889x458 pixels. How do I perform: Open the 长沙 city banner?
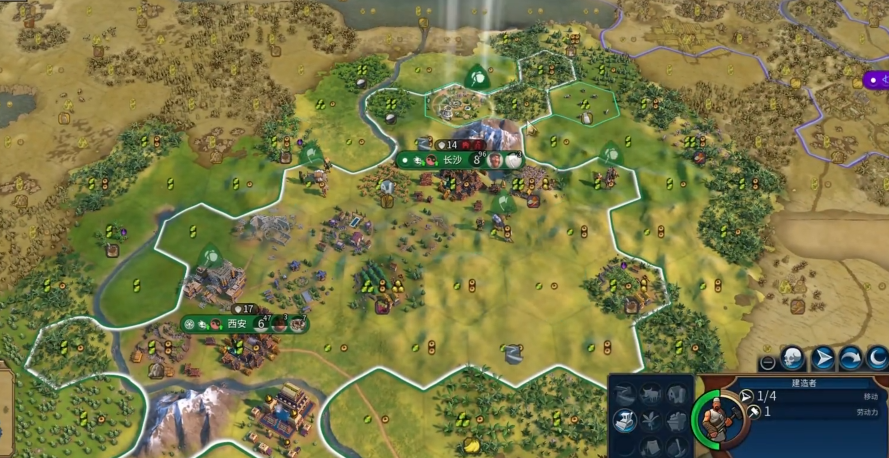tap(453, 160)
